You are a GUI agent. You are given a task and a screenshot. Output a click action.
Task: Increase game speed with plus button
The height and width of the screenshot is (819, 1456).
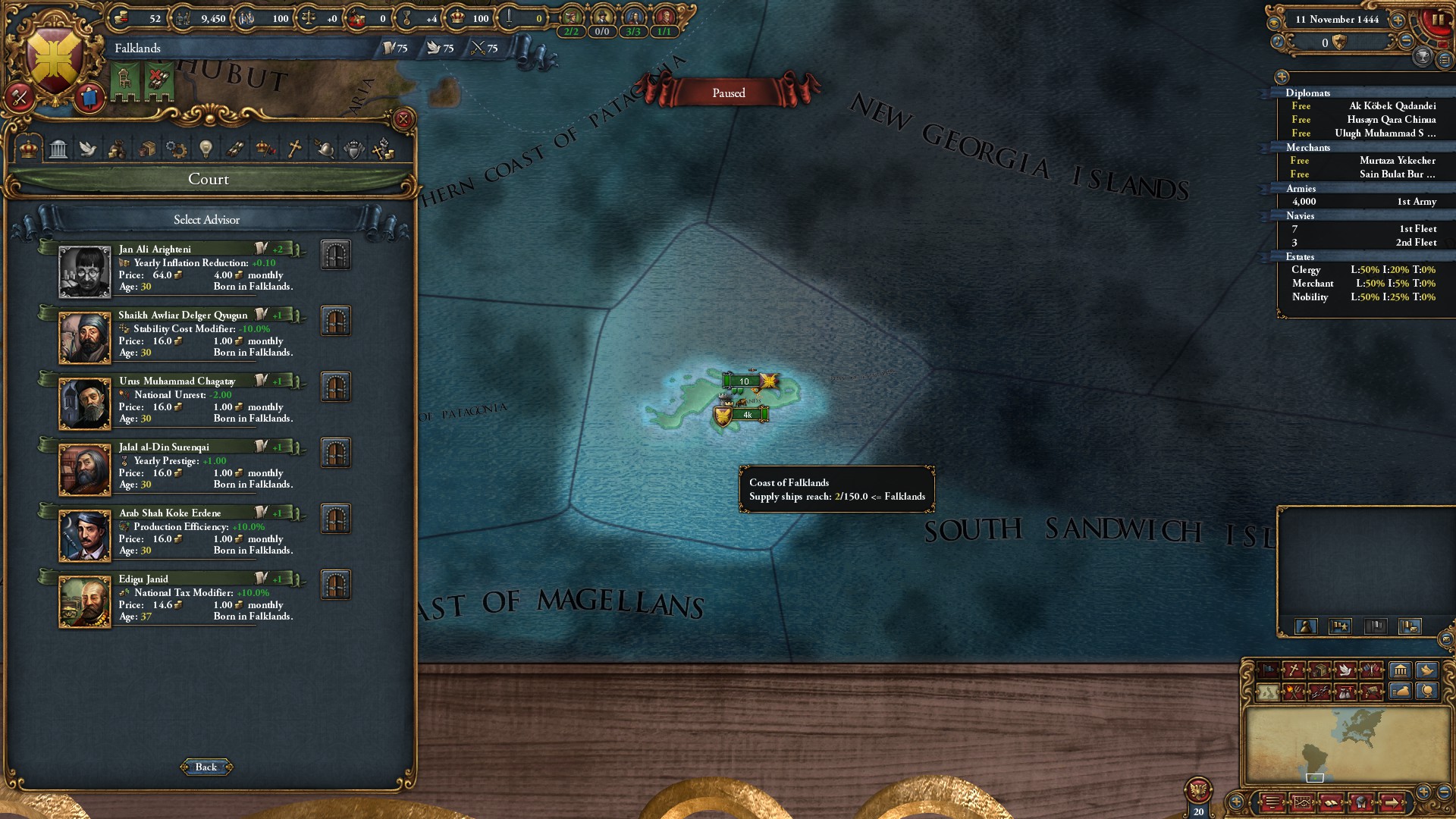click(1398, 20)
